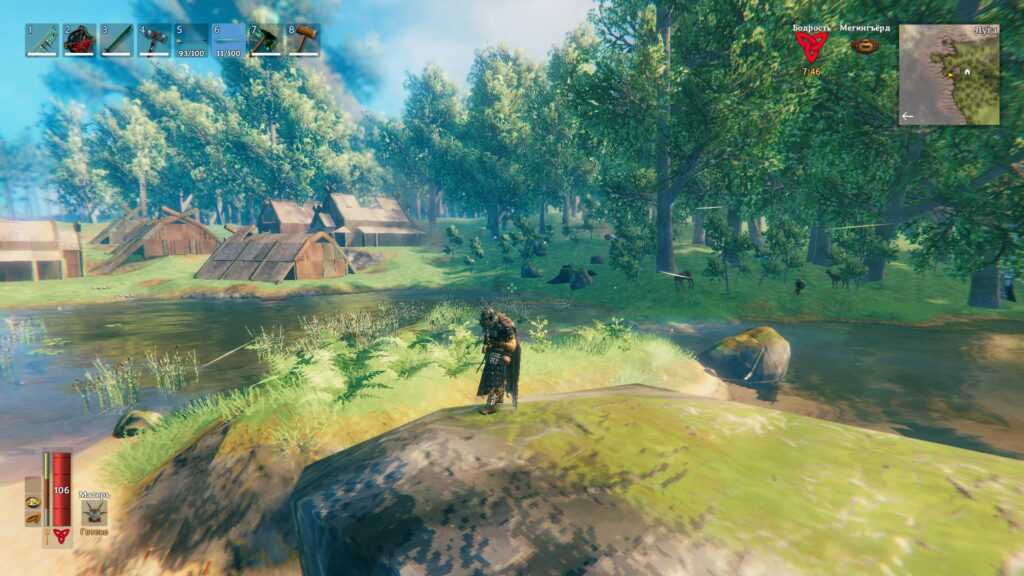The image size is (1024, 576).
Task: Equip the wooden hammer in slot 8
Action: tap(303, 40)
